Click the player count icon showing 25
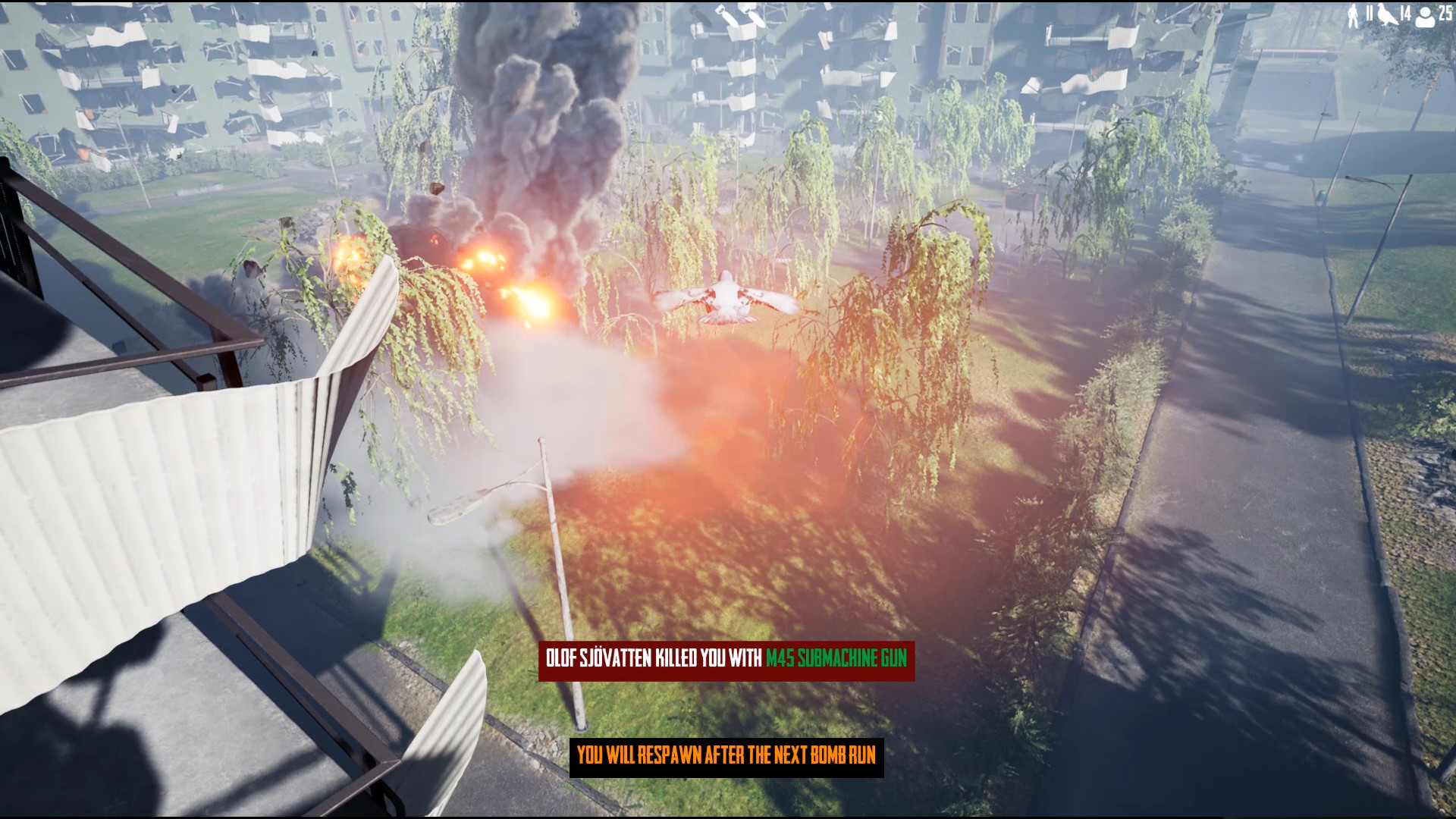 pyautogui.click(x=1425, y=14)
